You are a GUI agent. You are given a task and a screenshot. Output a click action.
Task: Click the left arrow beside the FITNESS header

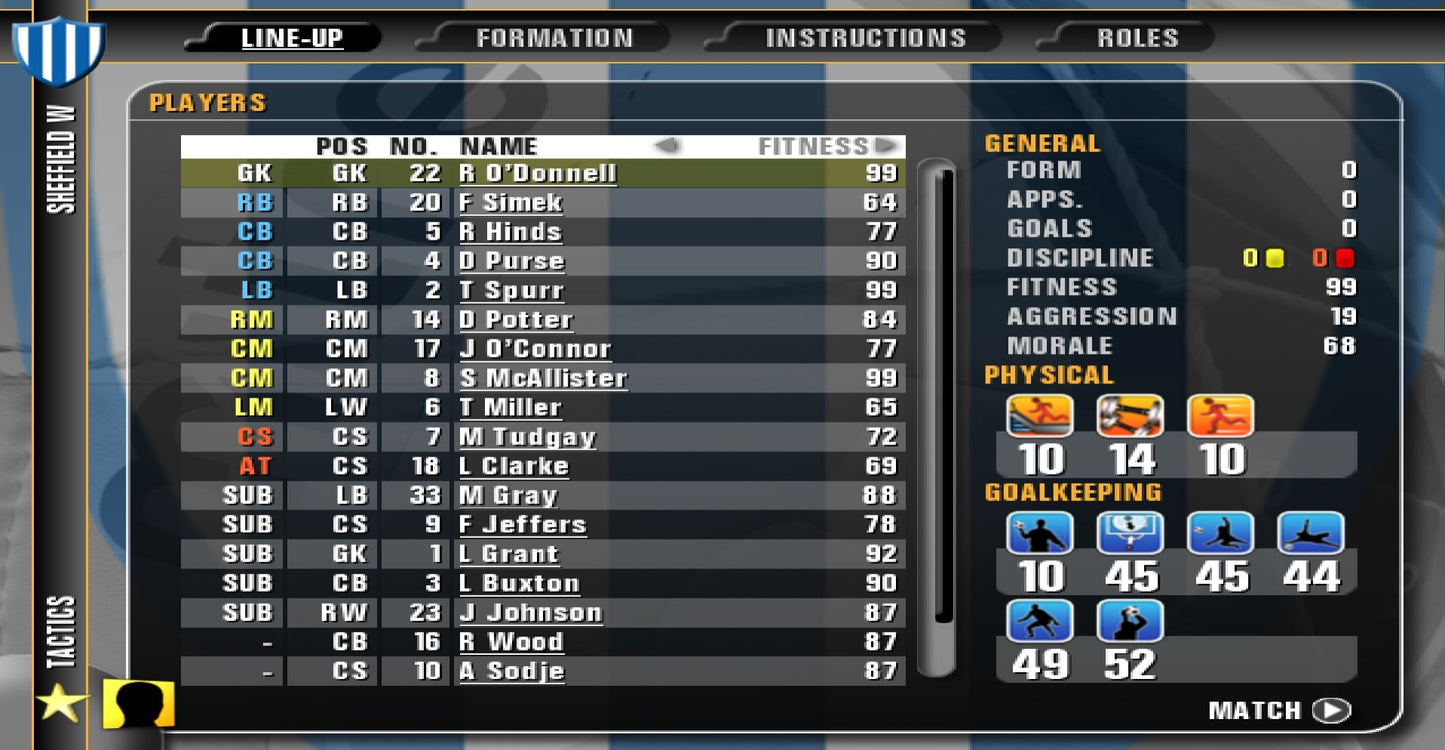pos(666,145)
